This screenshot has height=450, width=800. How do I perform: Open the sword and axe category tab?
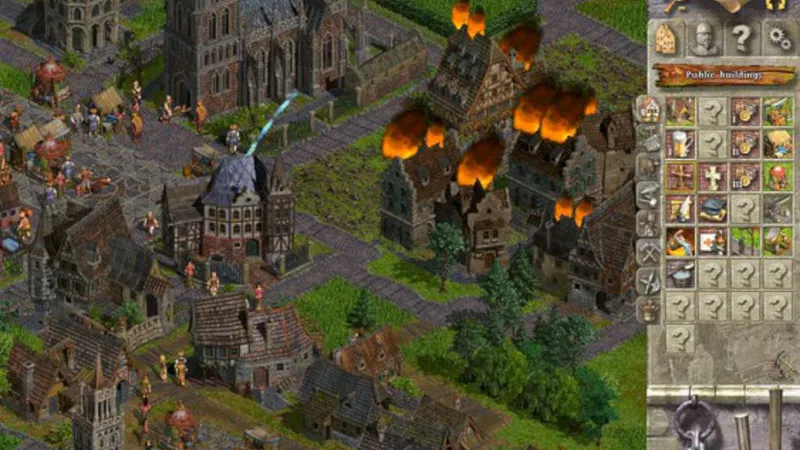pyautogui.click(x=648, y=282)
